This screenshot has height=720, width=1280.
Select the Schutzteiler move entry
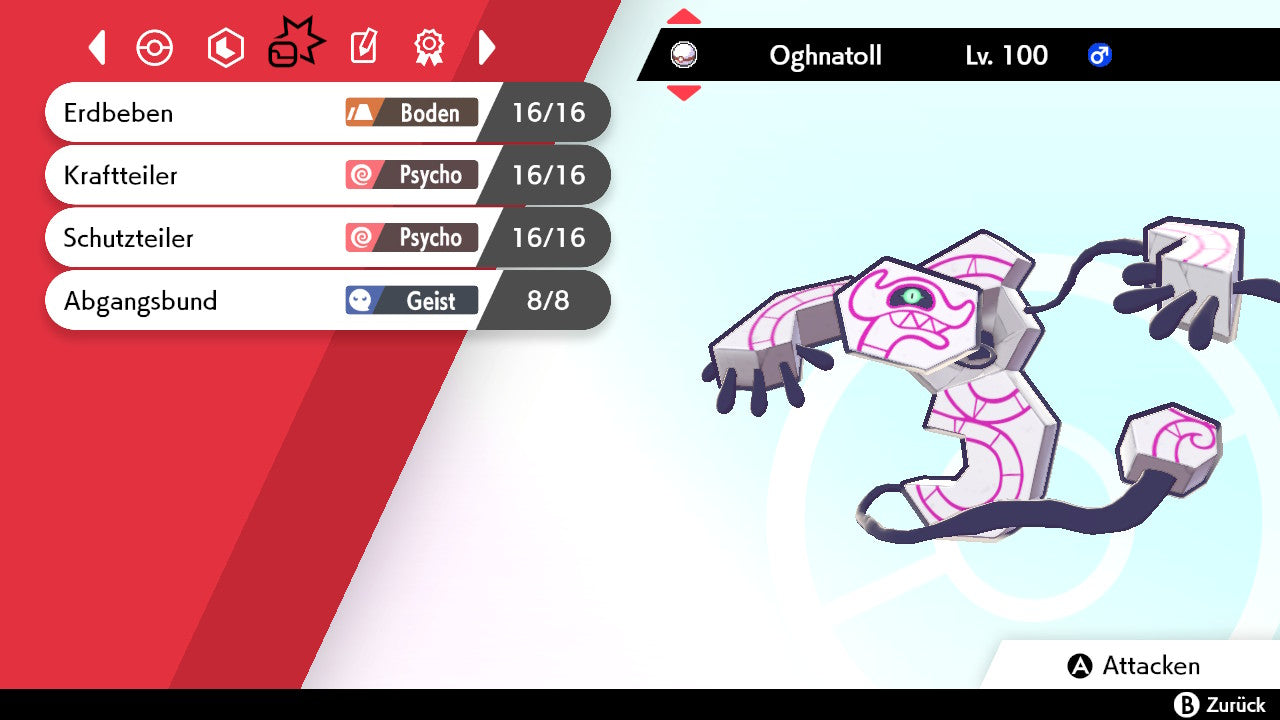pos(300,238)
